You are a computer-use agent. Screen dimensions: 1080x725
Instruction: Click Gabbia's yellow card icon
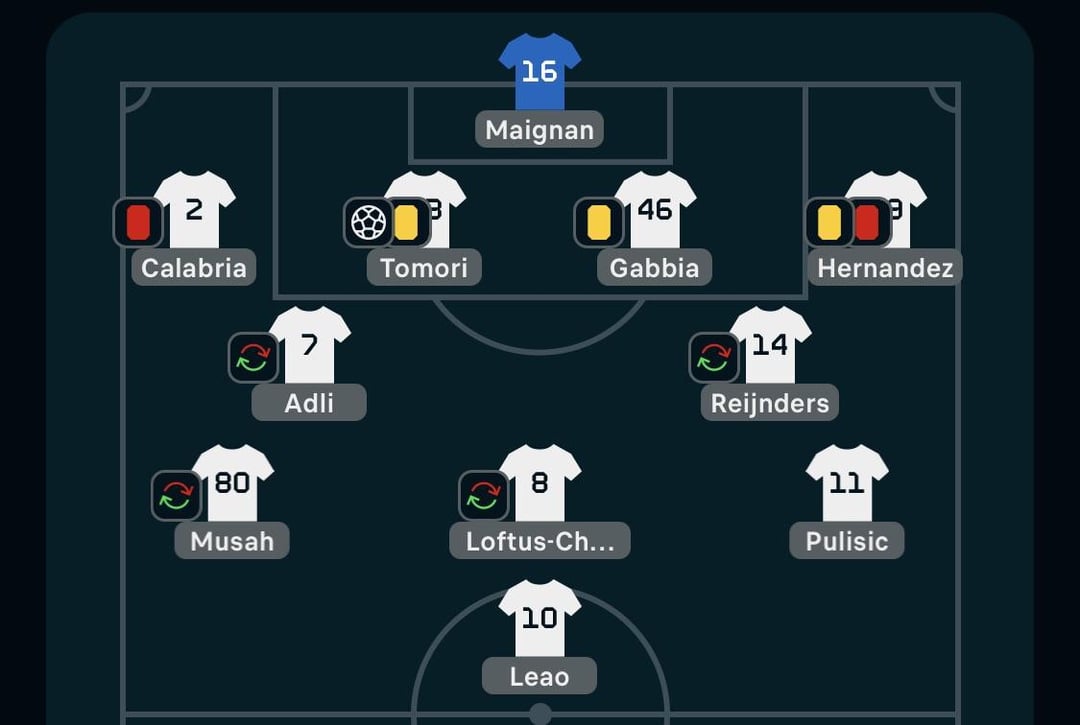(x=598, y=222)
